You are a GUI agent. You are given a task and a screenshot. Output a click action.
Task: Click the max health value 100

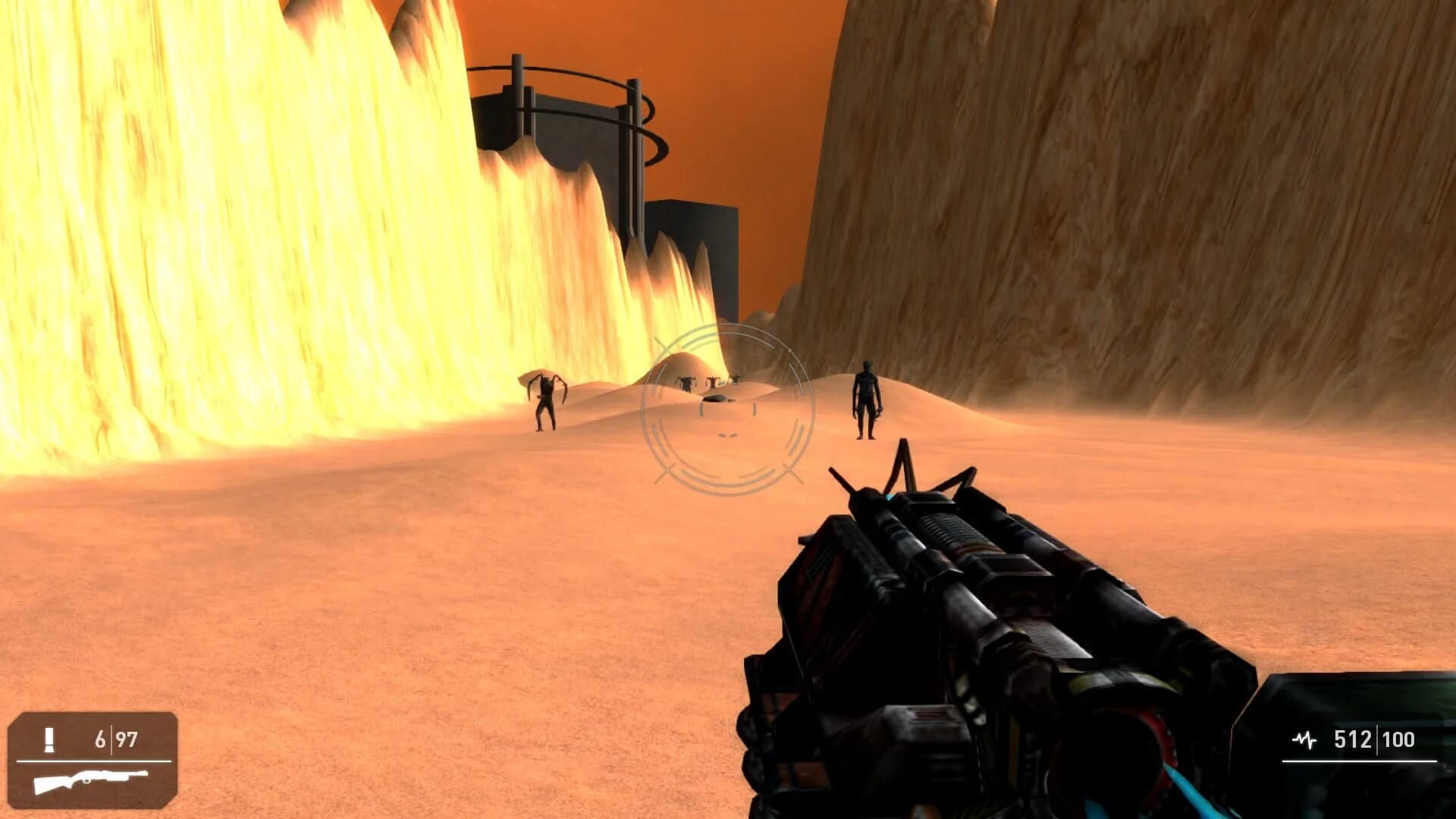pyautogui.click(x=1398, y=739)
